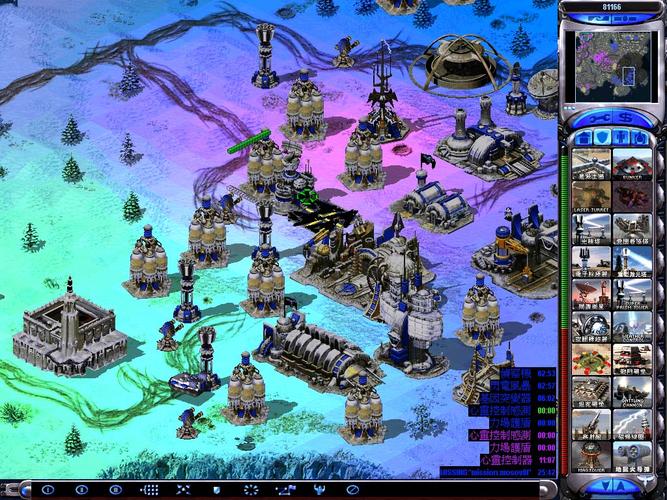
Task: Open the infantry build tab
Action: [622, 138]
